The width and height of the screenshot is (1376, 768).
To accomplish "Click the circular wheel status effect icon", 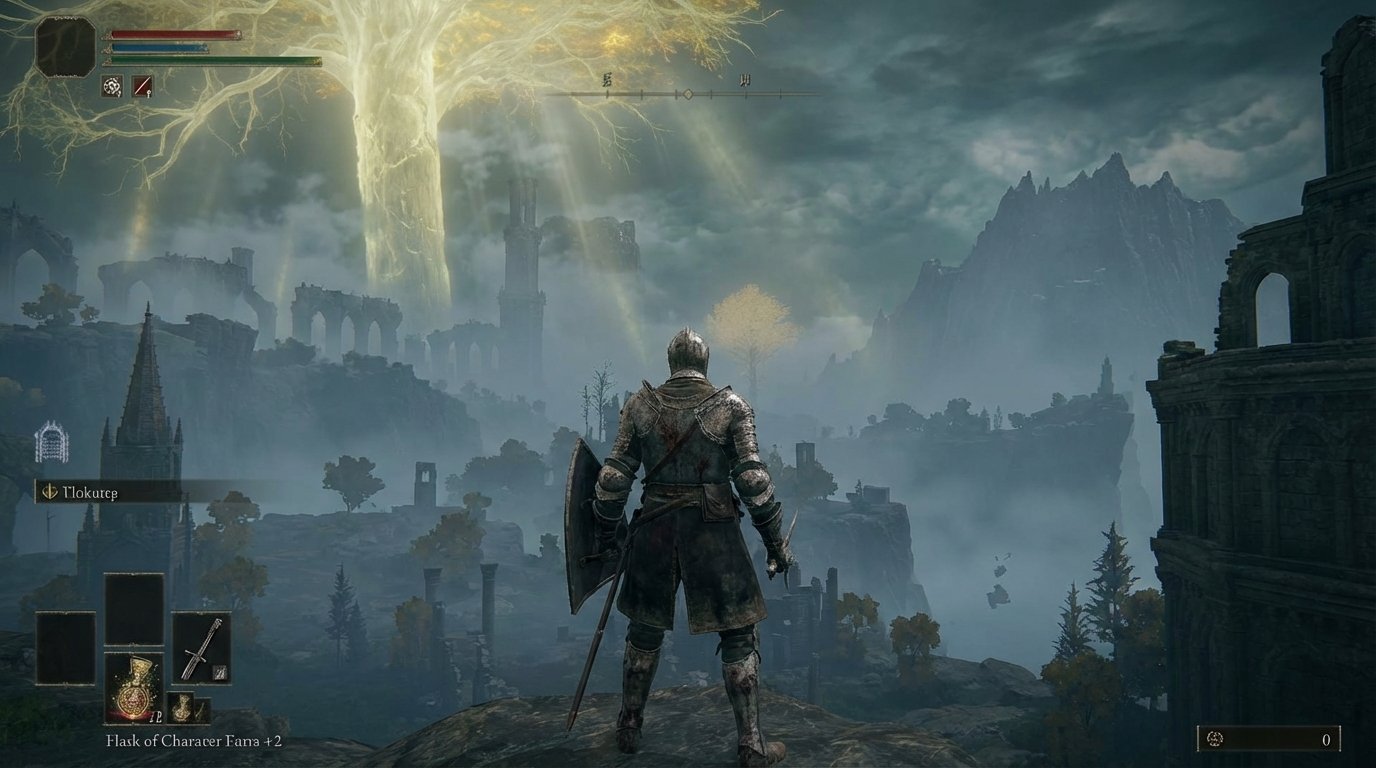I will tap(111, 85).
